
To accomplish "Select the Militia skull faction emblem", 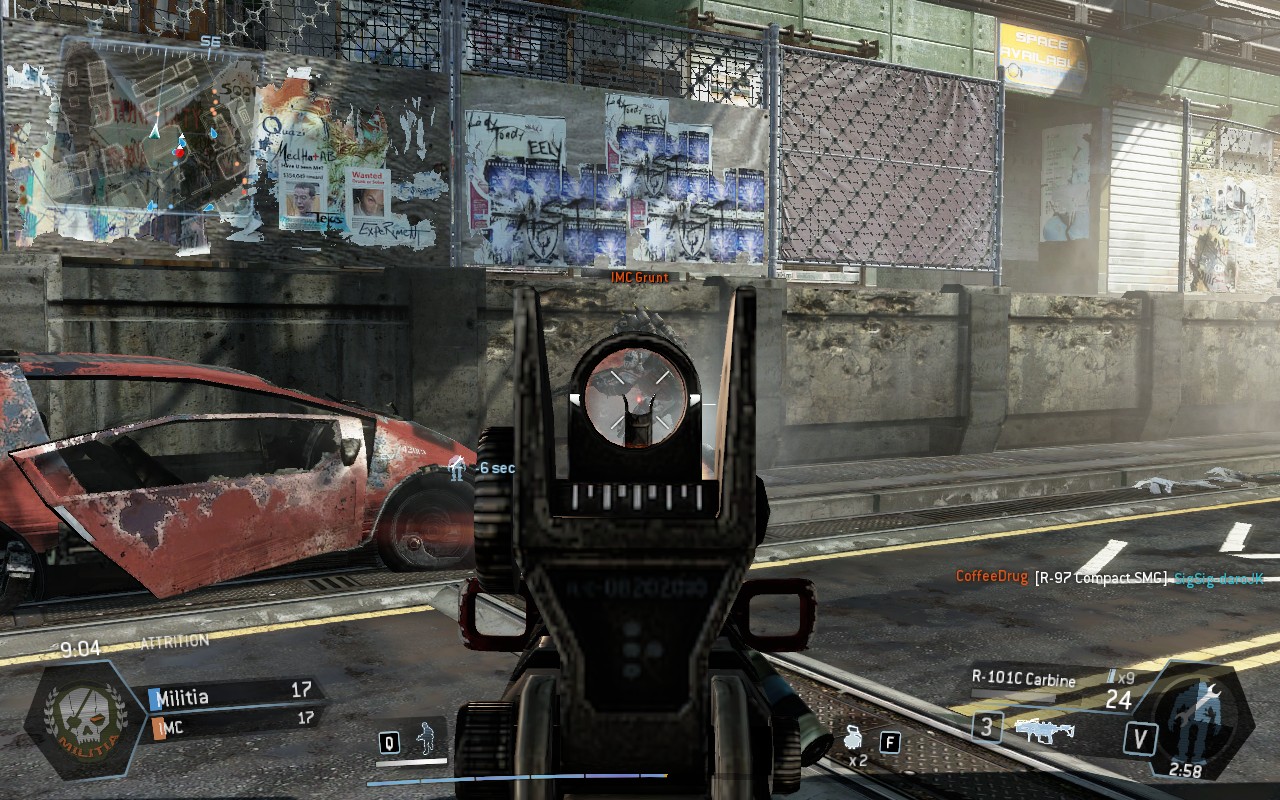I will coord(85,718).
